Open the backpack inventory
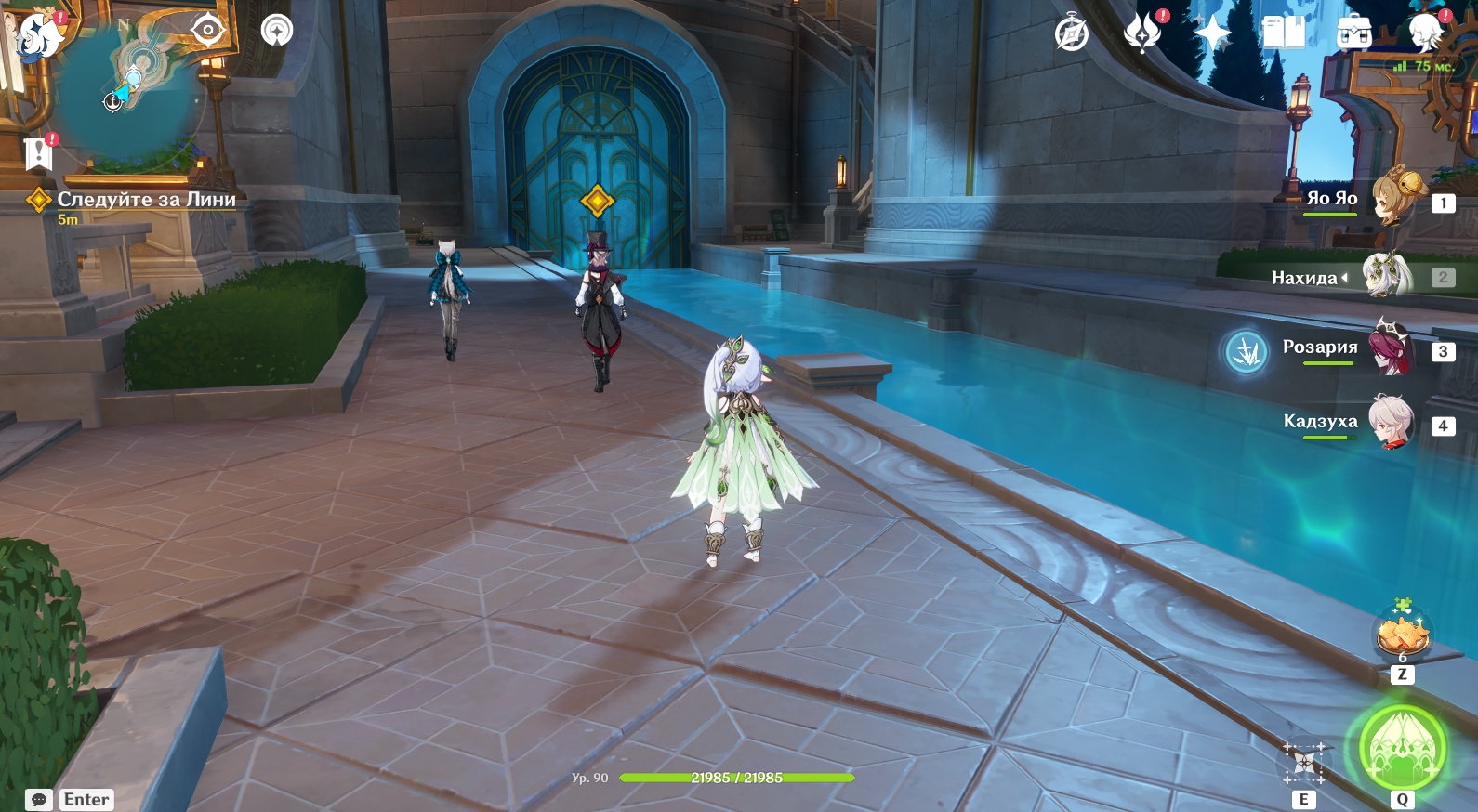This screenshot has height=812, width=1478. [1354, 34]
